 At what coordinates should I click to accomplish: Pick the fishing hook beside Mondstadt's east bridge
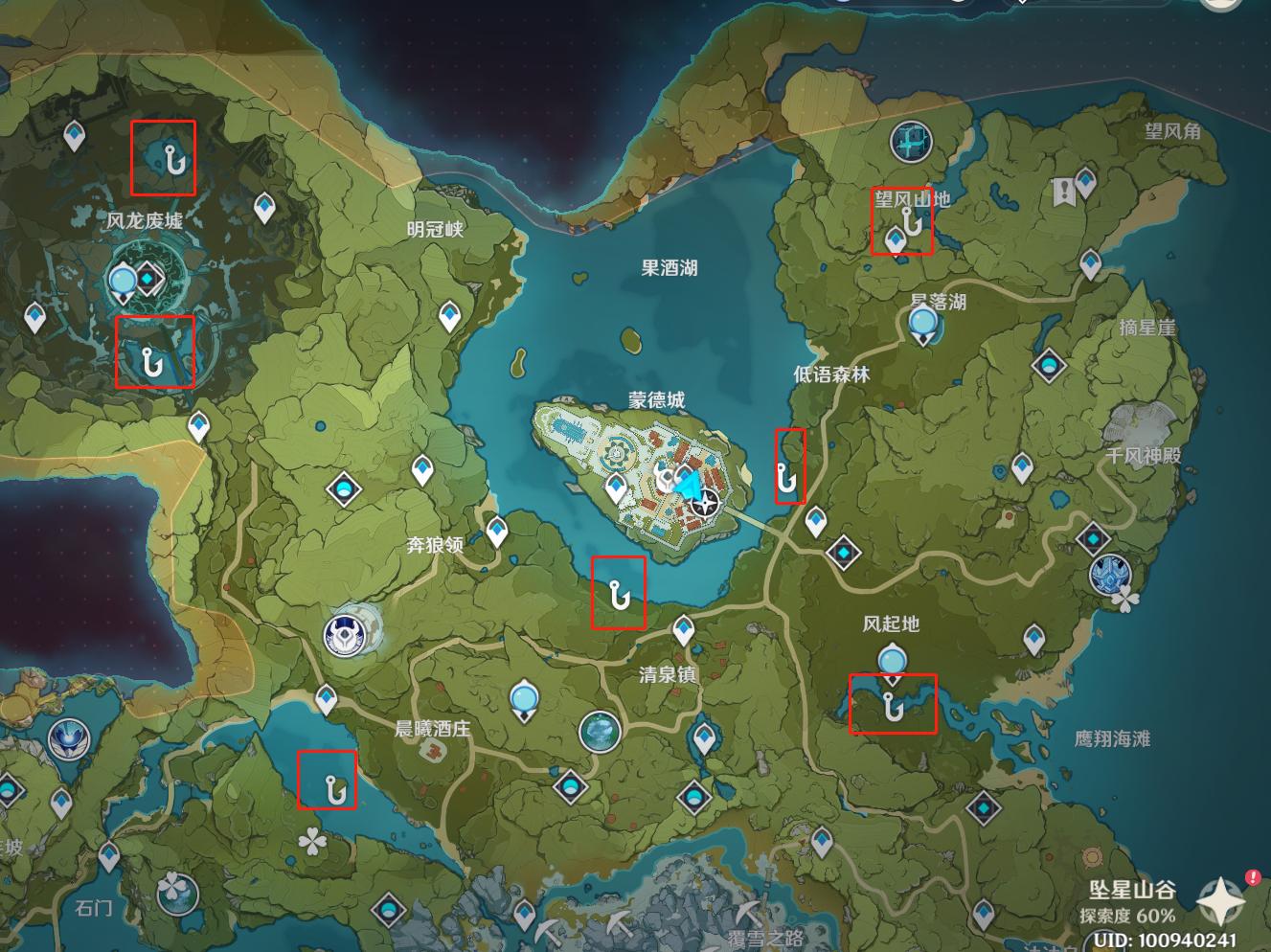(787, 475)
